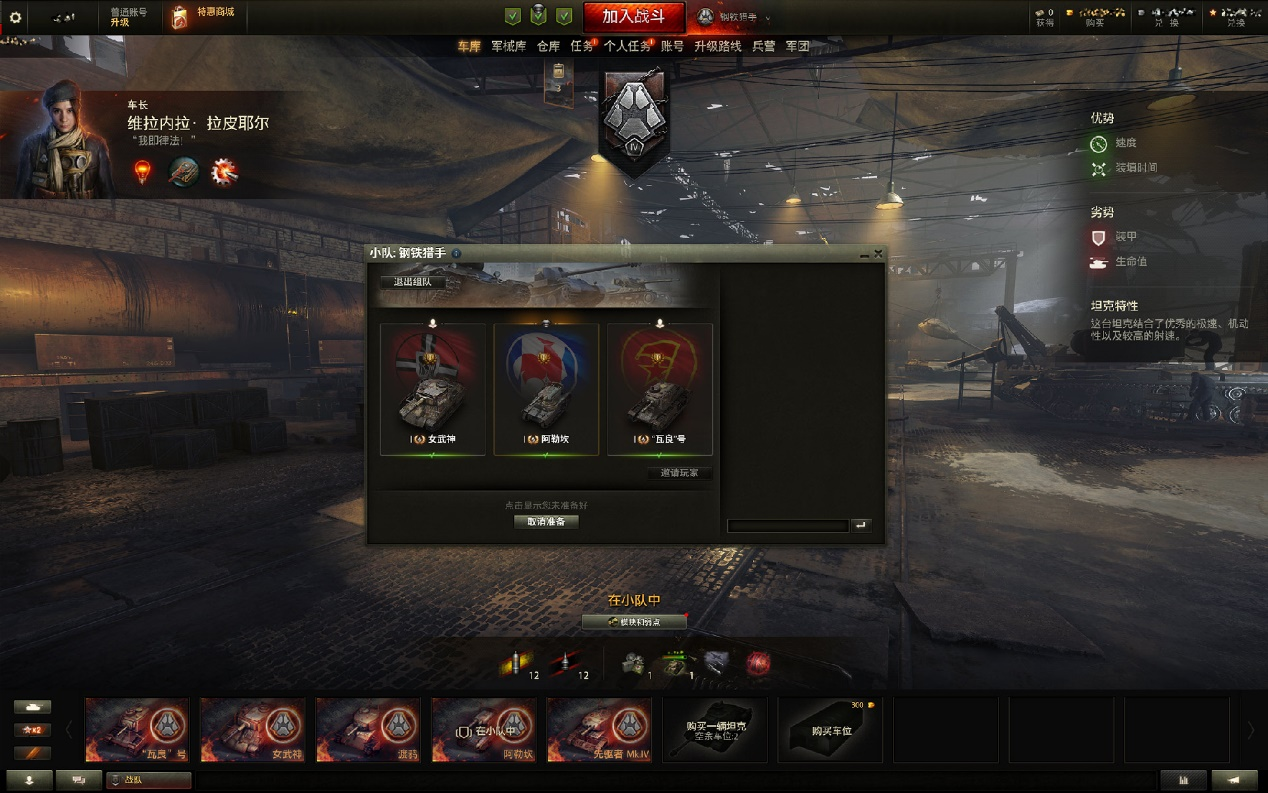Image resolution: width=1268 pixels, height=793 pixels.
Task: Select the 先驱者 Mk.IV tank in carousel
Action: (599, 730)
